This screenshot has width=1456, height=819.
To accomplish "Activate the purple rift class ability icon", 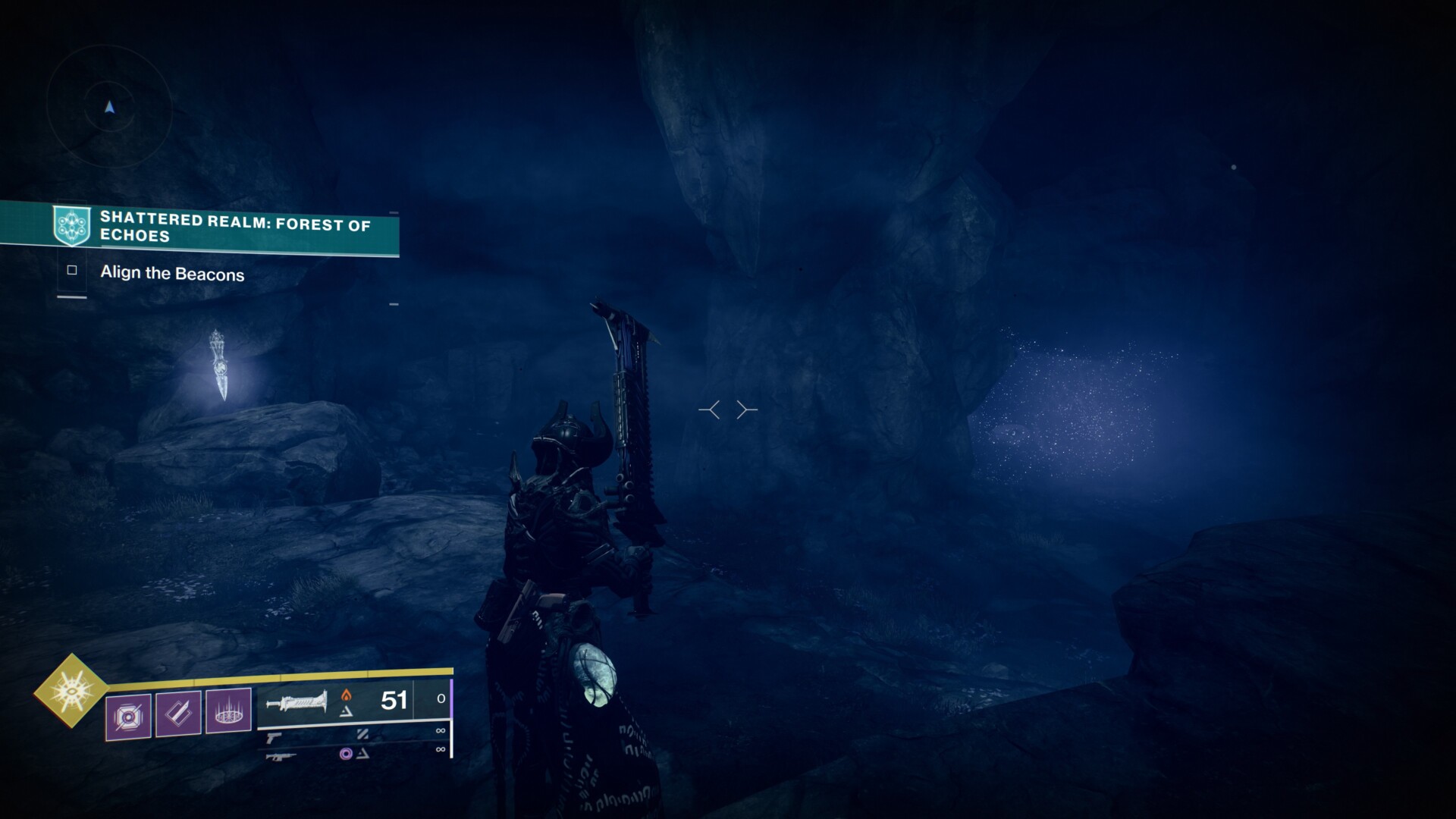I will pyautogui.click(x=228, y=711).
